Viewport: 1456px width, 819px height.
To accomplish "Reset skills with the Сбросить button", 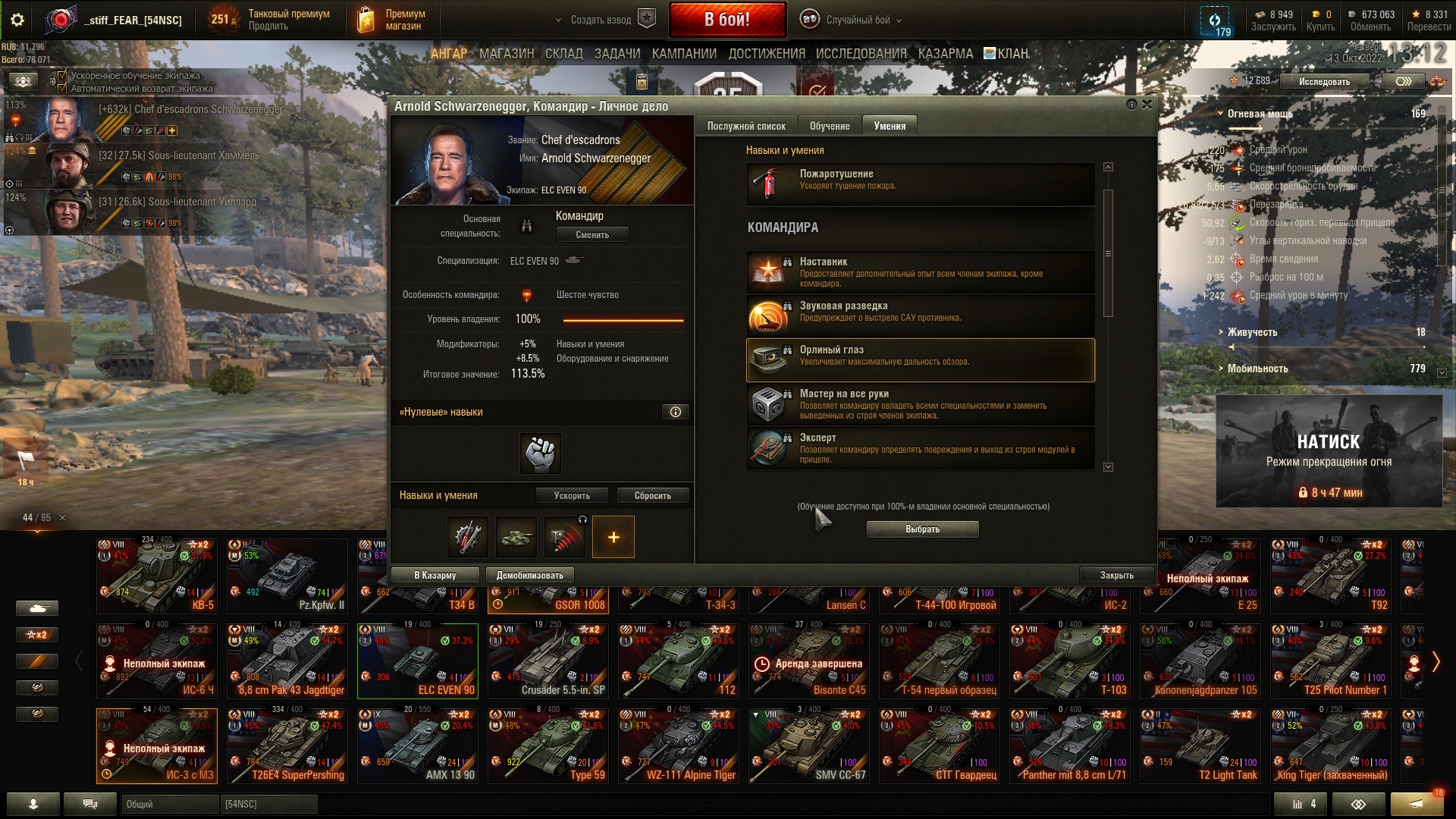I will (652, 496).
